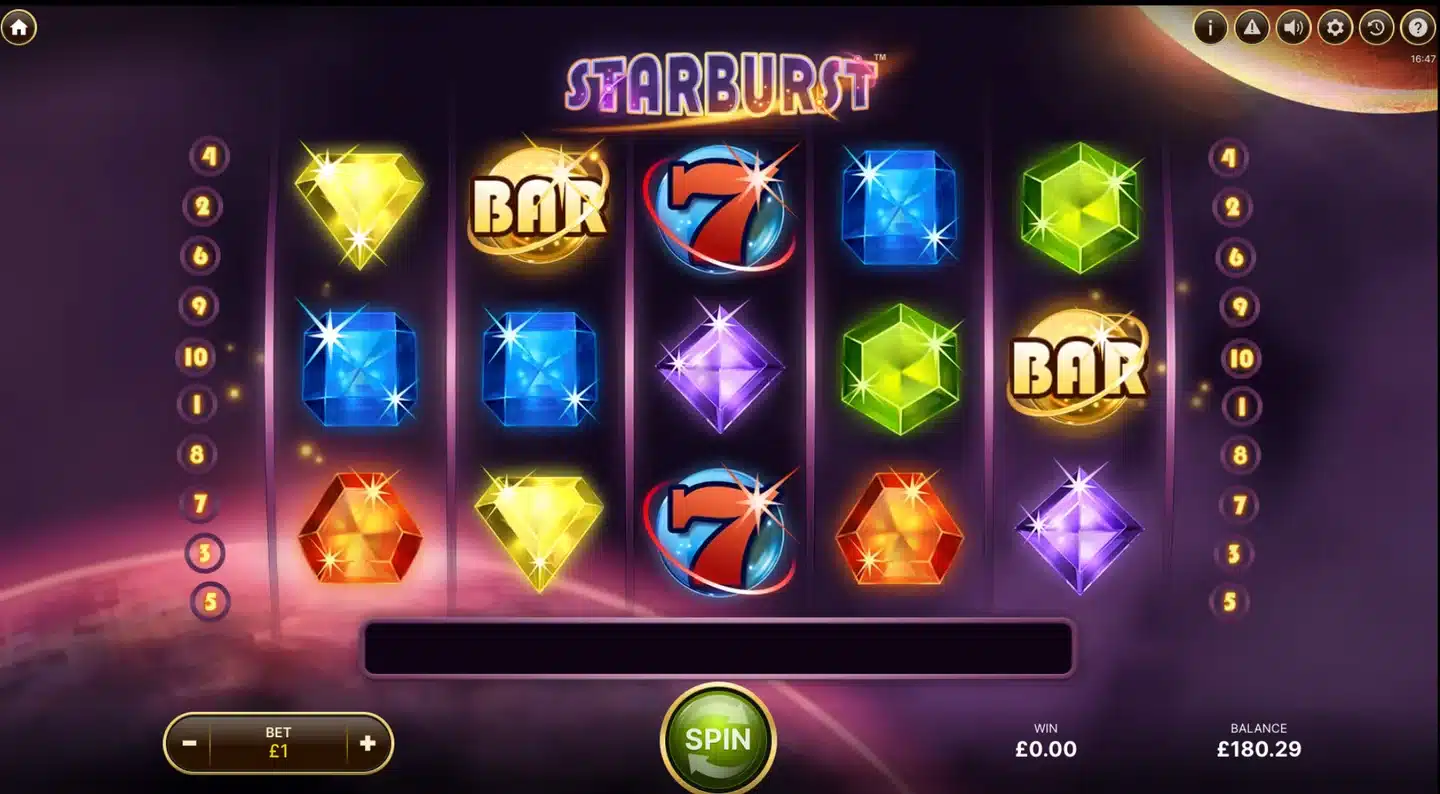
Task: View the responsible gaming warning icon
Action: coord(1251,29)
